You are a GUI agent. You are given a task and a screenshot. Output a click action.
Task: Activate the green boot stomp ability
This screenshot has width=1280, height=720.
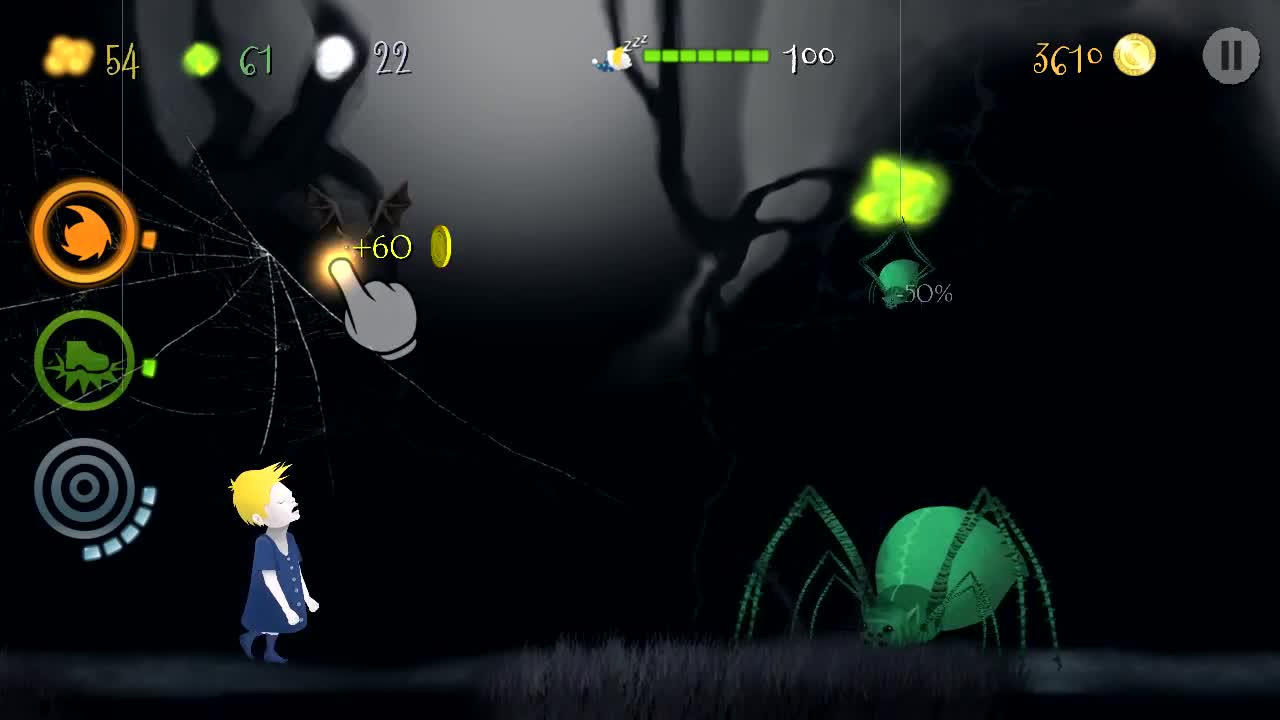[x=84, y=360]
